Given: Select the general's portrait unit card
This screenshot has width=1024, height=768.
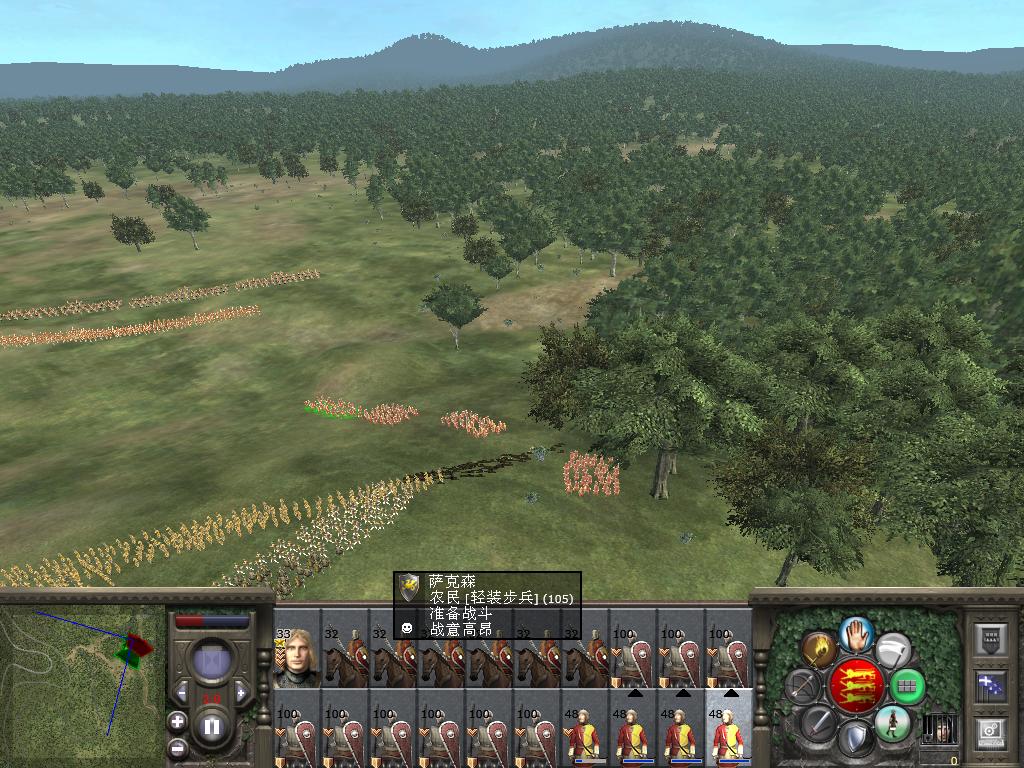Looking at the screenshot, I should coord(296,659).
